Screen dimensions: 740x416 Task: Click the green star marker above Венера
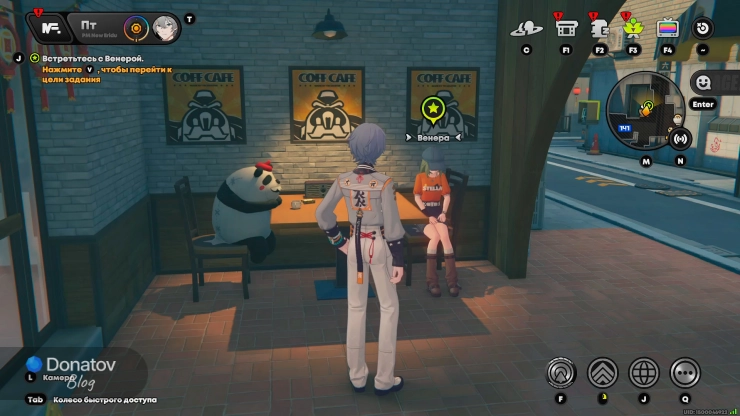pyautogui.click(x=433, y=108)
